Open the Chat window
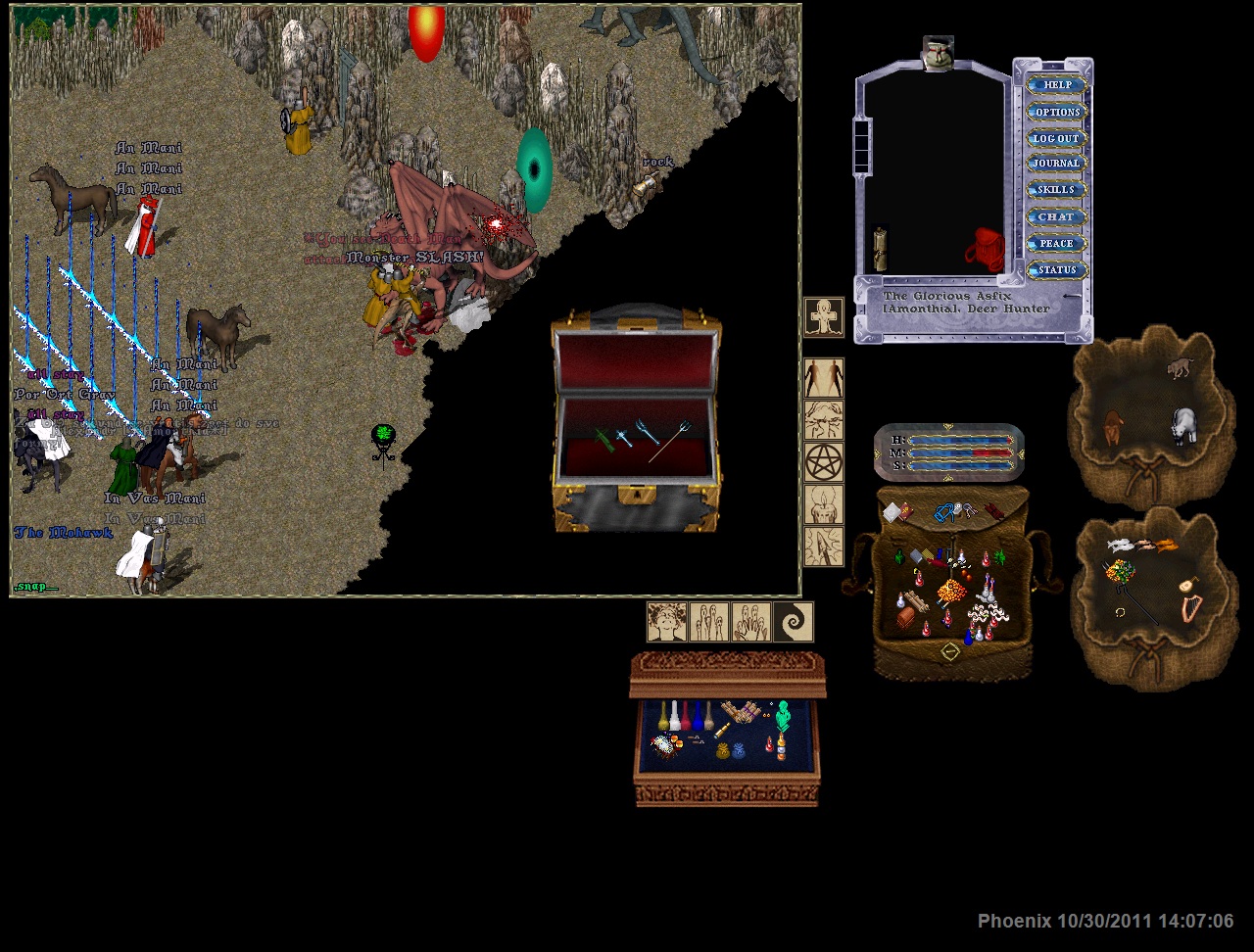1254x952 pixels. pyautogui.click(x=1056, y=216)
